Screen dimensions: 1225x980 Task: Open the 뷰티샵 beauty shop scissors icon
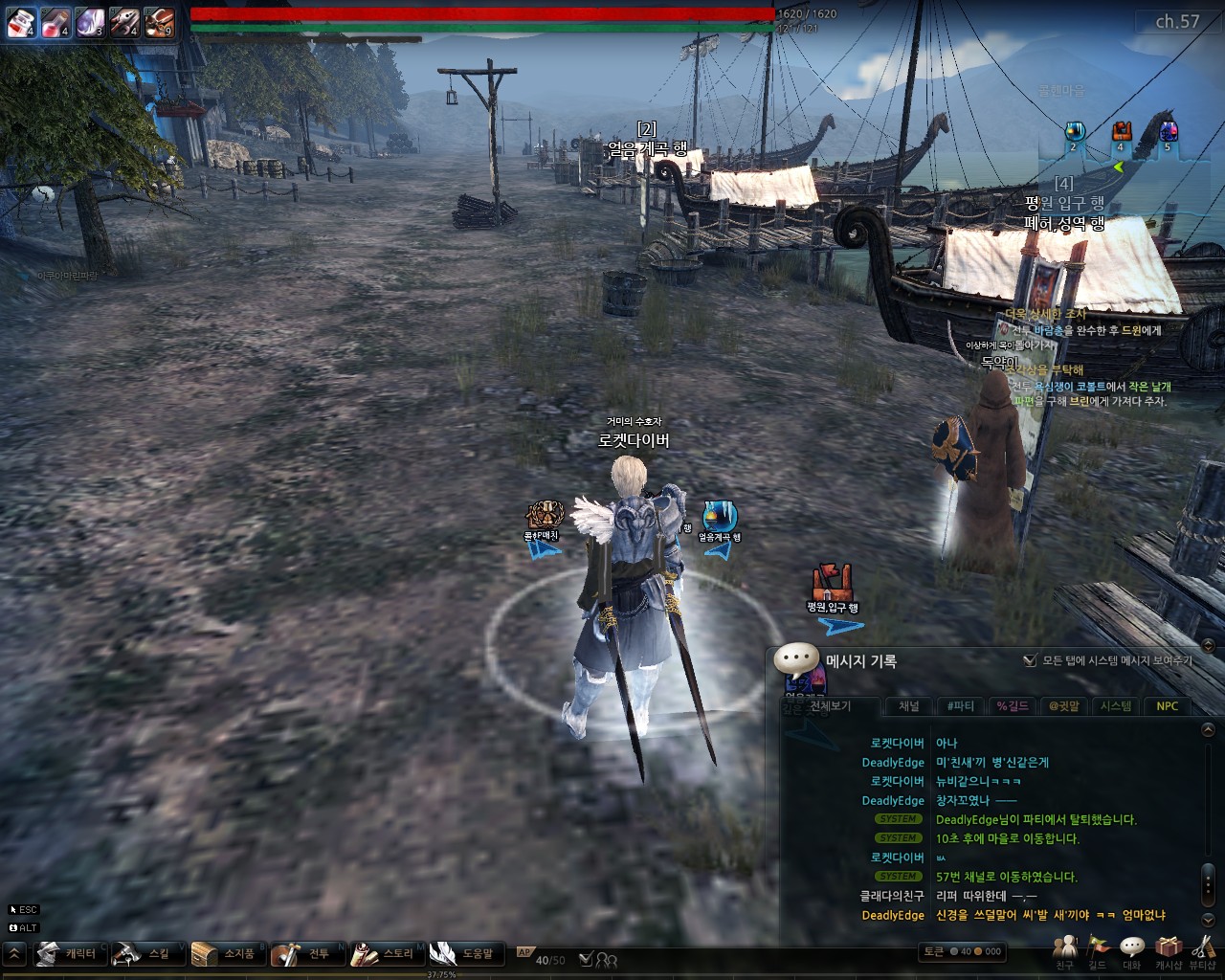click(1202, 948)
